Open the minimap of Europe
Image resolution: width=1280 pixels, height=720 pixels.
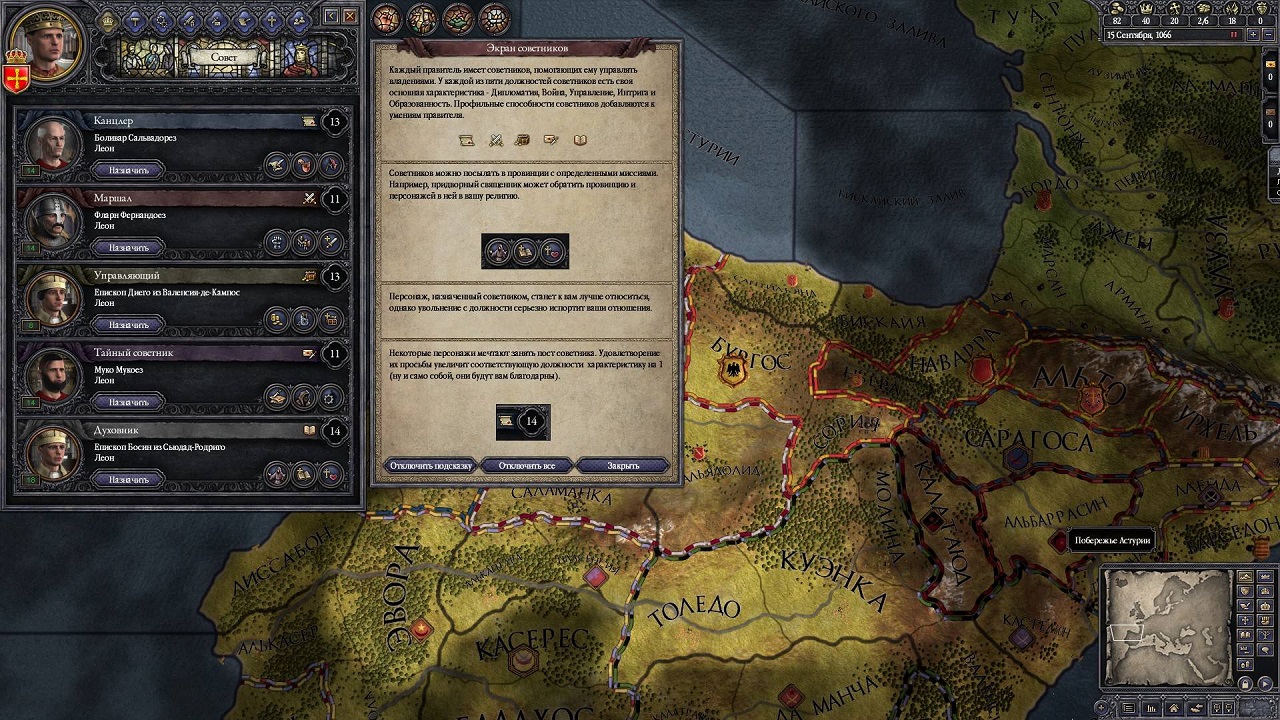1167,626
